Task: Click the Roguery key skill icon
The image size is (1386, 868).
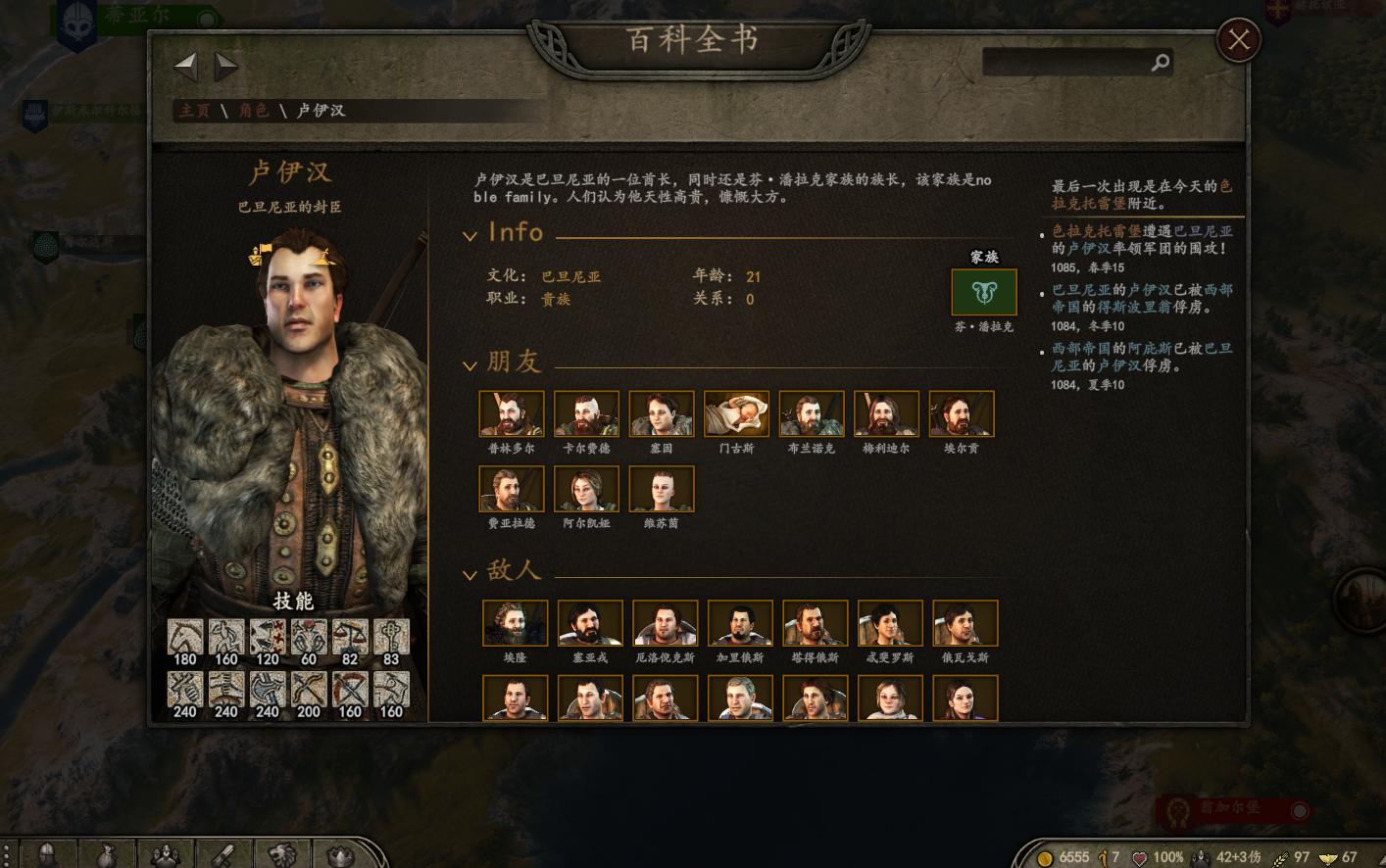Action: 390,635
